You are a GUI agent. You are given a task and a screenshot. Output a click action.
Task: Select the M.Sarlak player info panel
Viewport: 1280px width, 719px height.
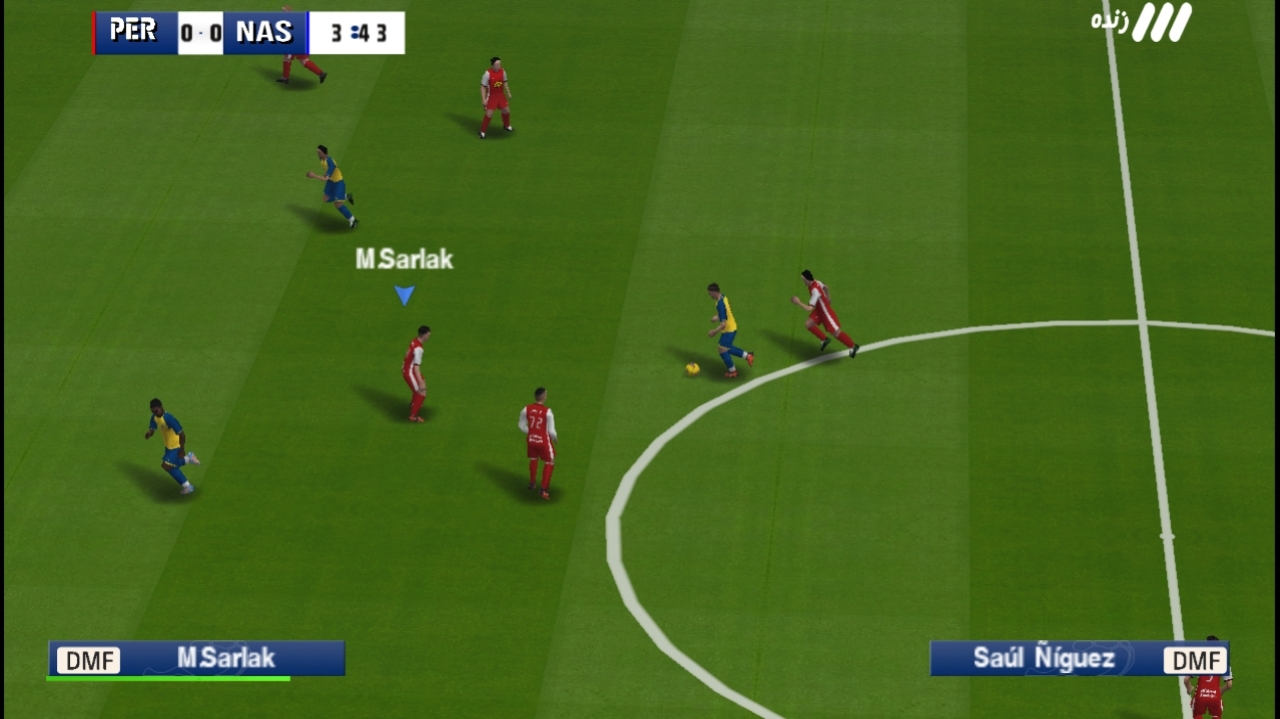(197, 658)
